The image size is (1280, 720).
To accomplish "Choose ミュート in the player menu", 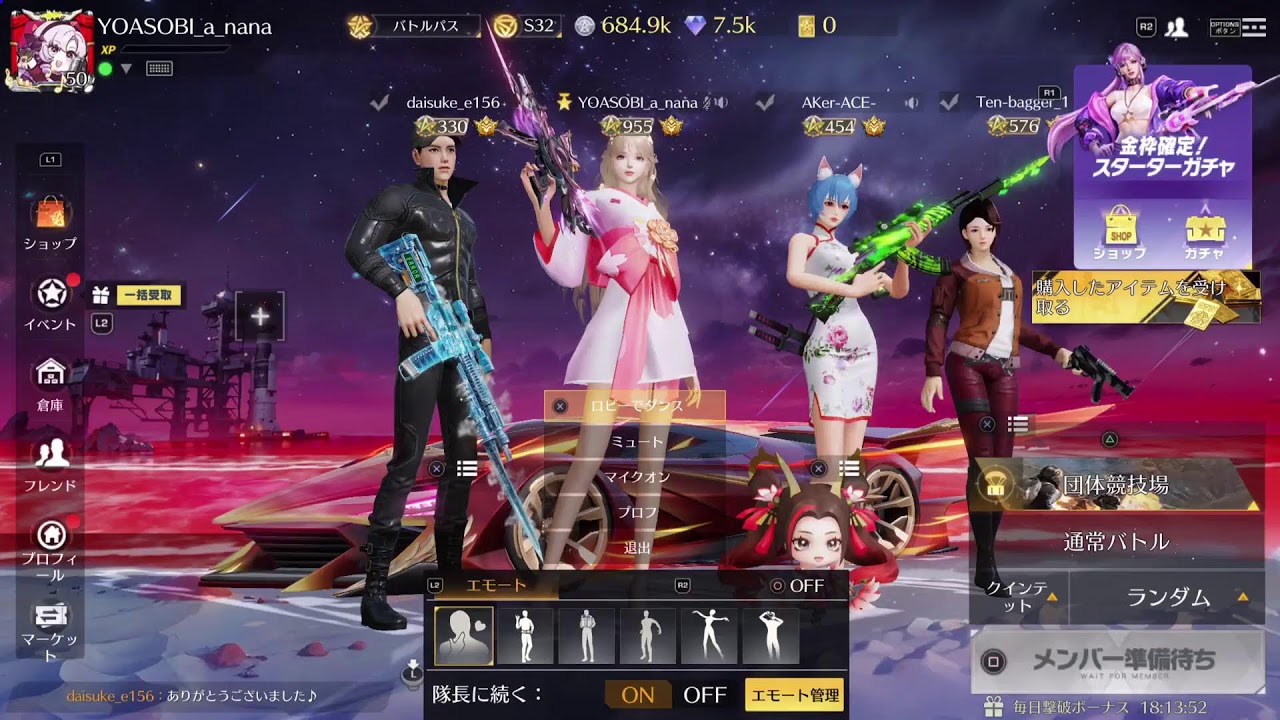I will pos(636,441).
